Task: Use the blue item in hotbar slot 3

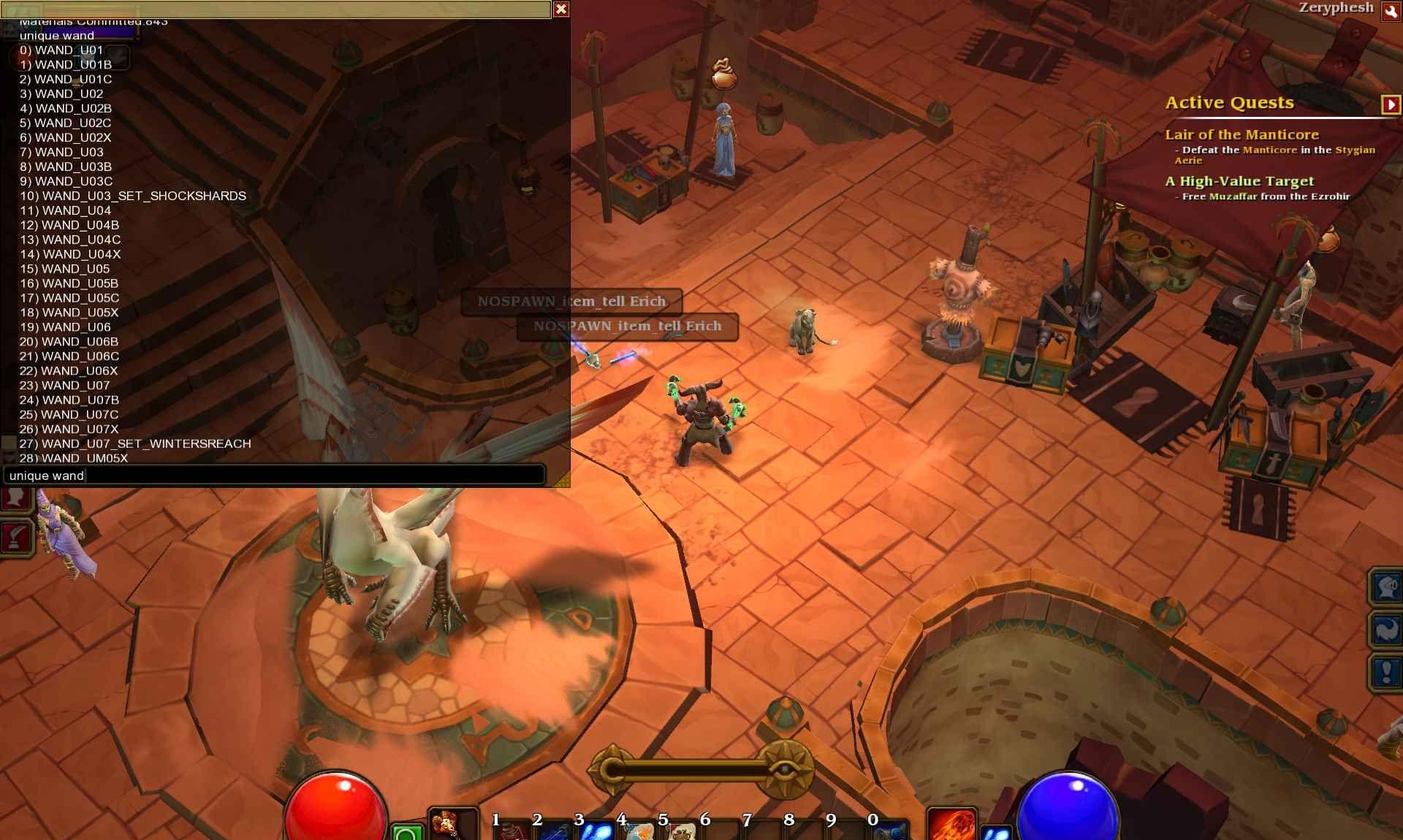Action: coord(597,831)
